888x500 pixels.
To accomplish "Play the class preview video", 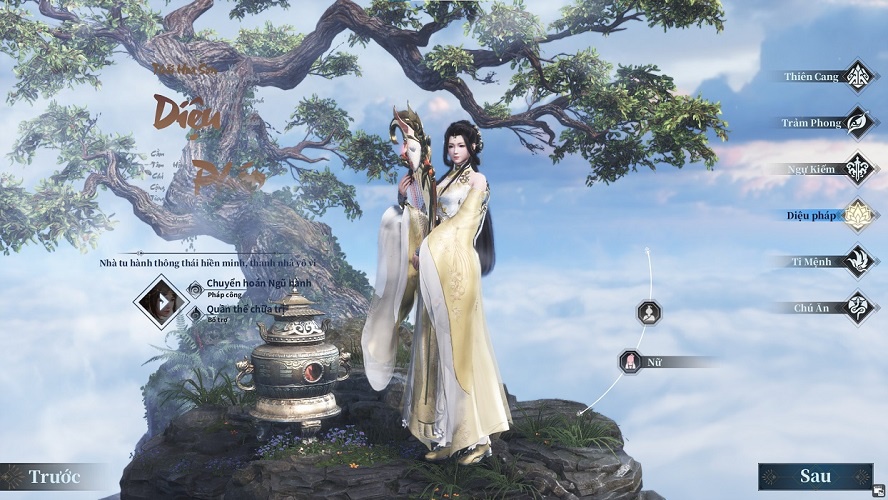I will pyautogui.click(x=159, y=300).
